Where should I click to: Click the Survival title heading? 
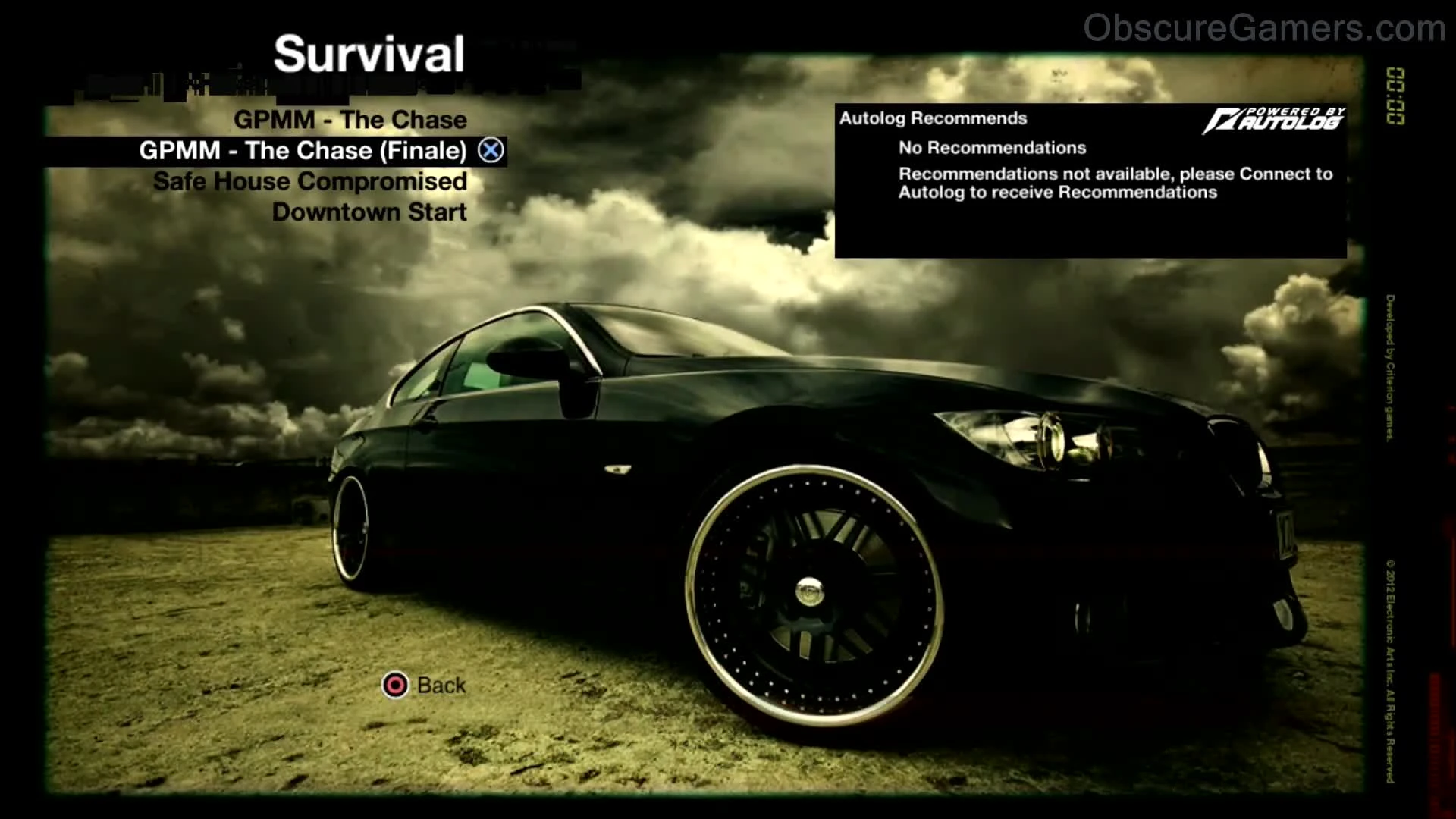(369, 53)
